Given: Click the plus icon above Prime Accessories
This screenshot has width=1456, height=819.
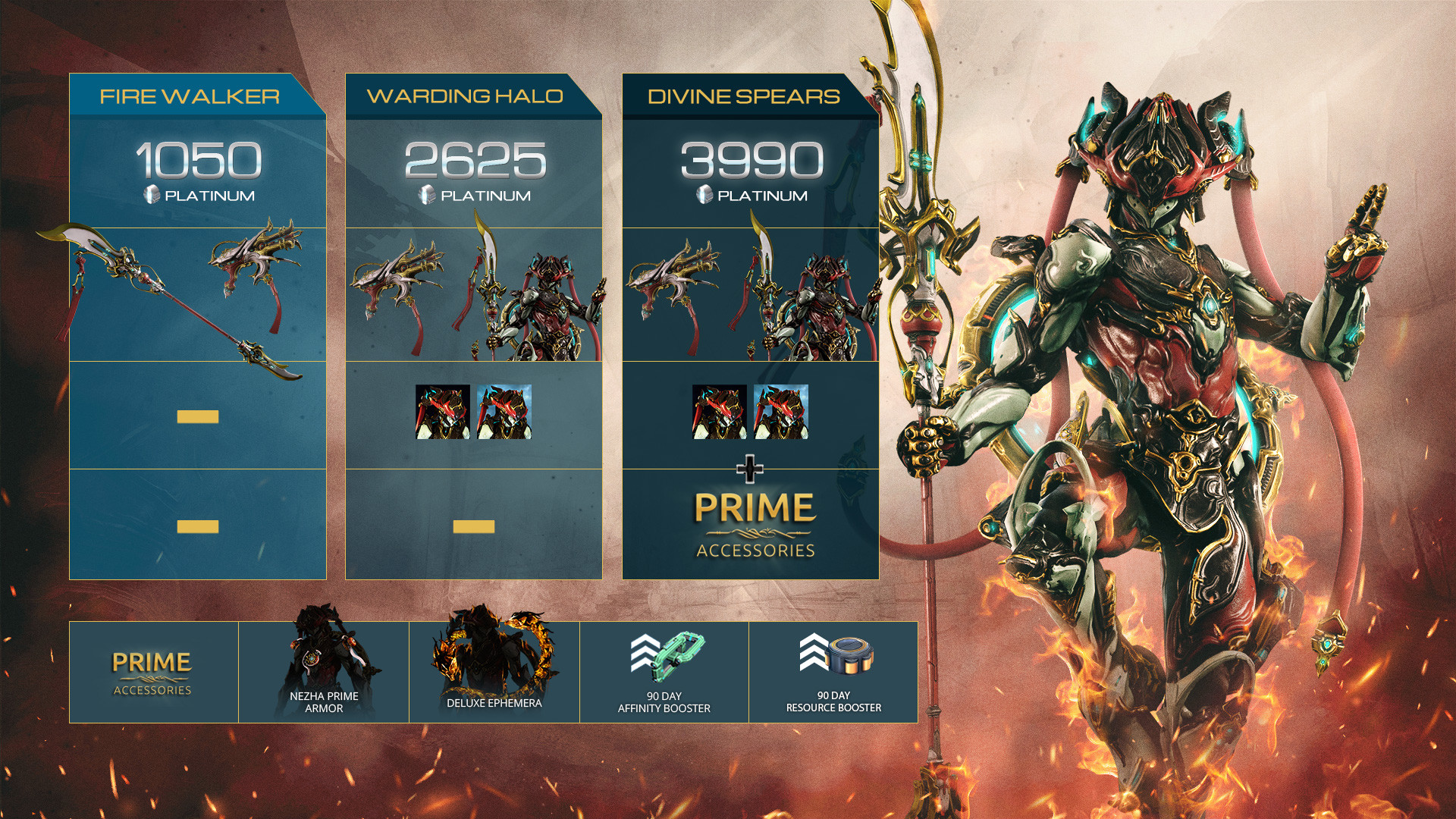Looking at the screenshot, I should (749, 469).
